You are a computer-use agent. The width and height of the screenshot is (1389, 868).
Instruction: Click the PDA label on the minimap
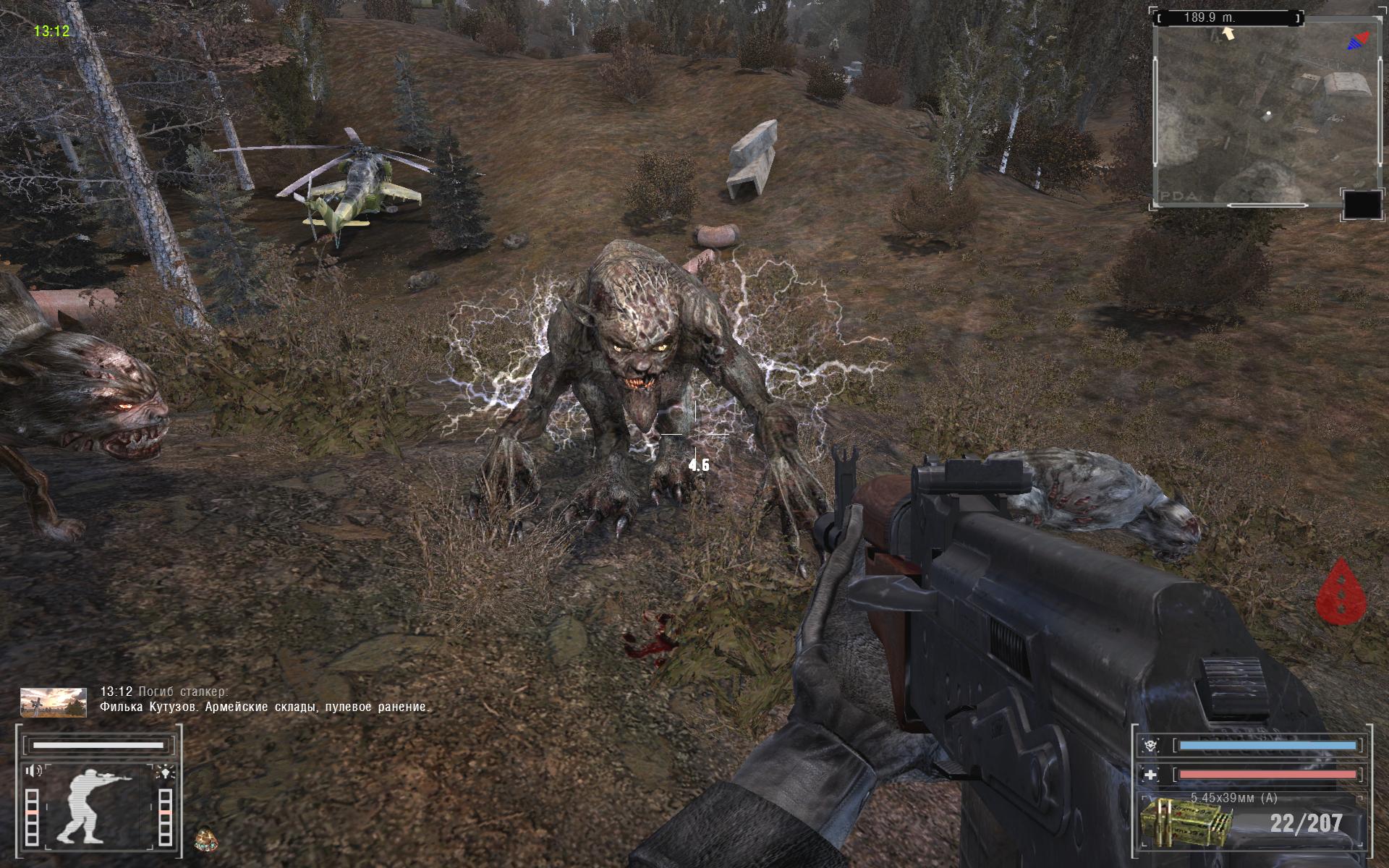1177,195
